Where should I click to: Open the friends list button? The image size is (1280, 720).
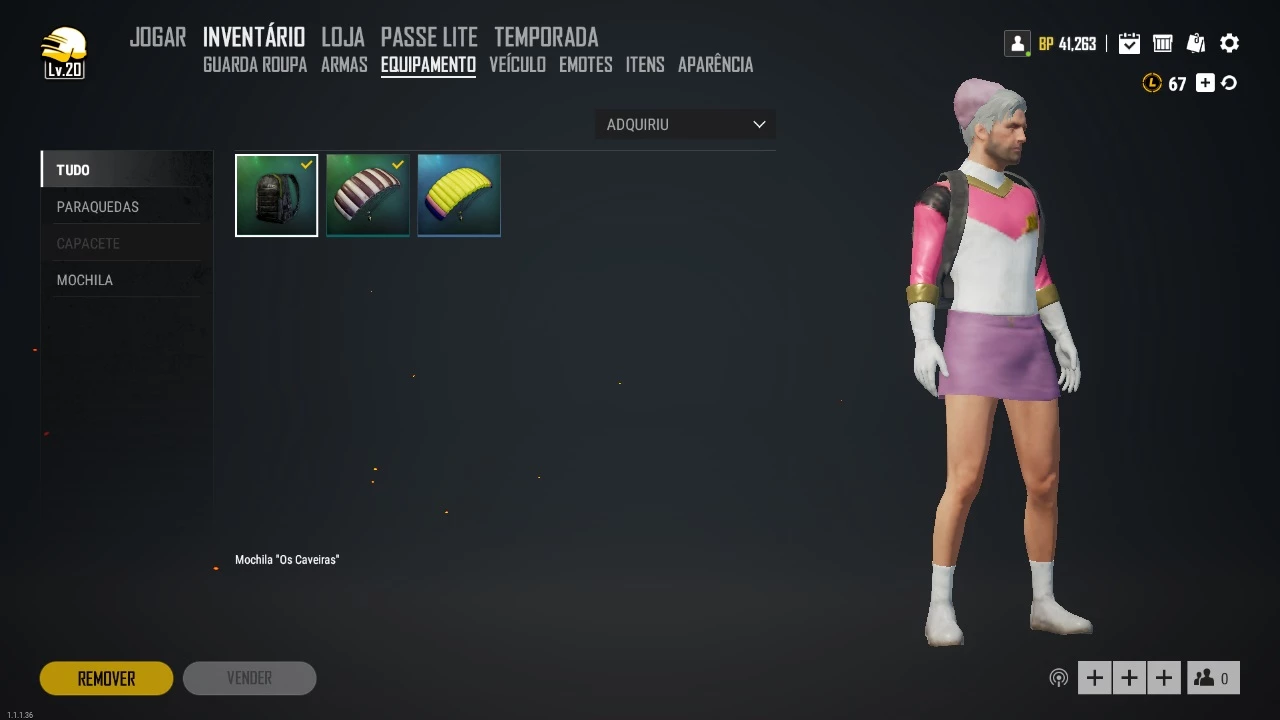coord(1213,678)
